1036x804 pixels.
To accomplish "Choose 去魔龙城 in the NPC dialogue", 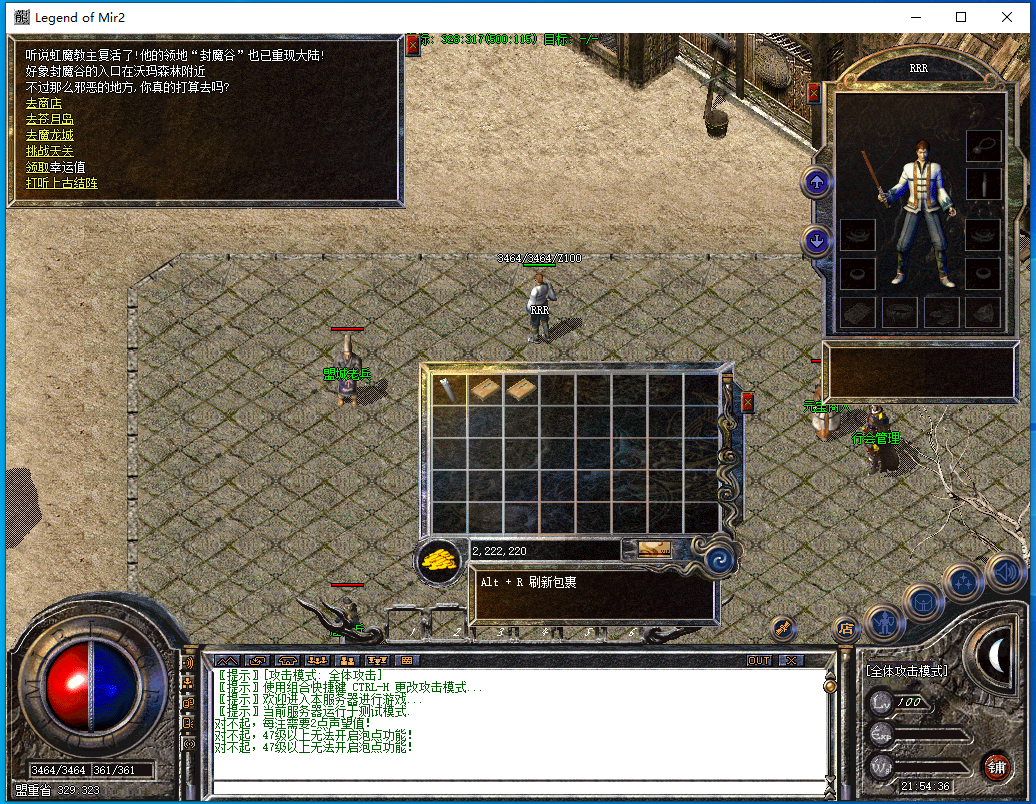I will coord(49,135).
